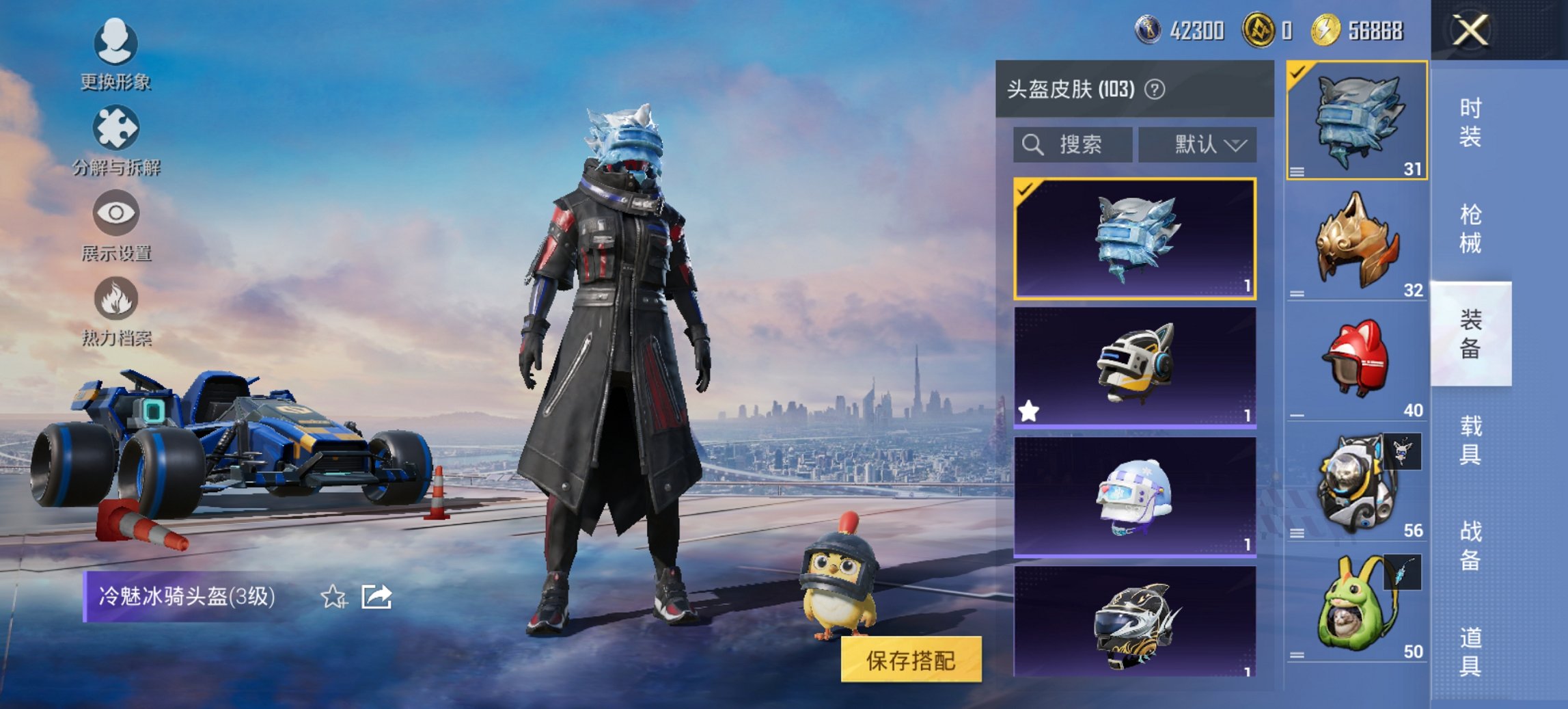Open the 展示设置 display settings eye icon

[x=115, y=214]
